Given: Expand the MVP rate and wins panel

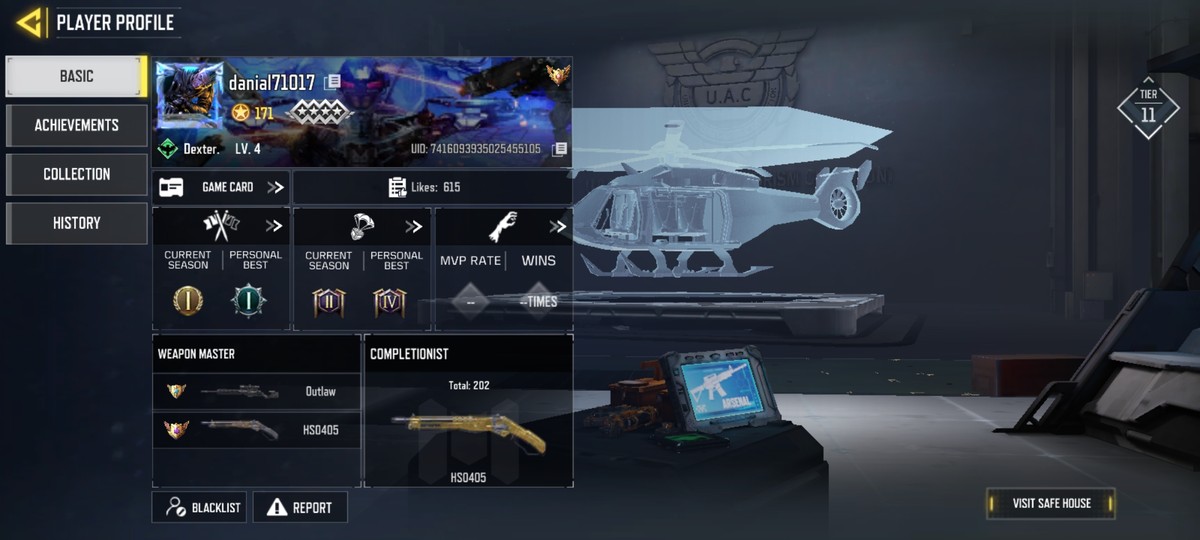Looking at the screenshot, I should coord(557,226).
